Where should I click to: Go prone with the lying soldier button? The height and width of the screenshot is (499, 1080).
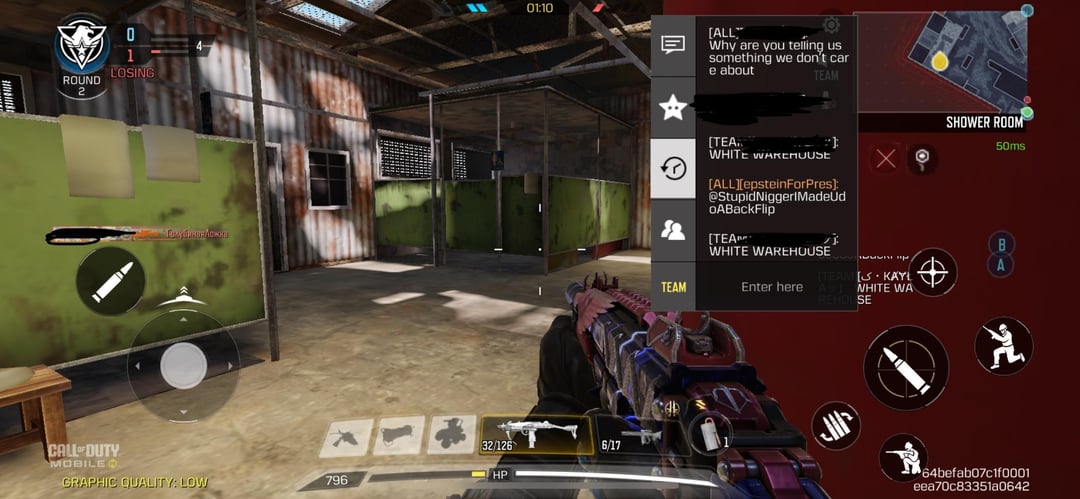903,458
